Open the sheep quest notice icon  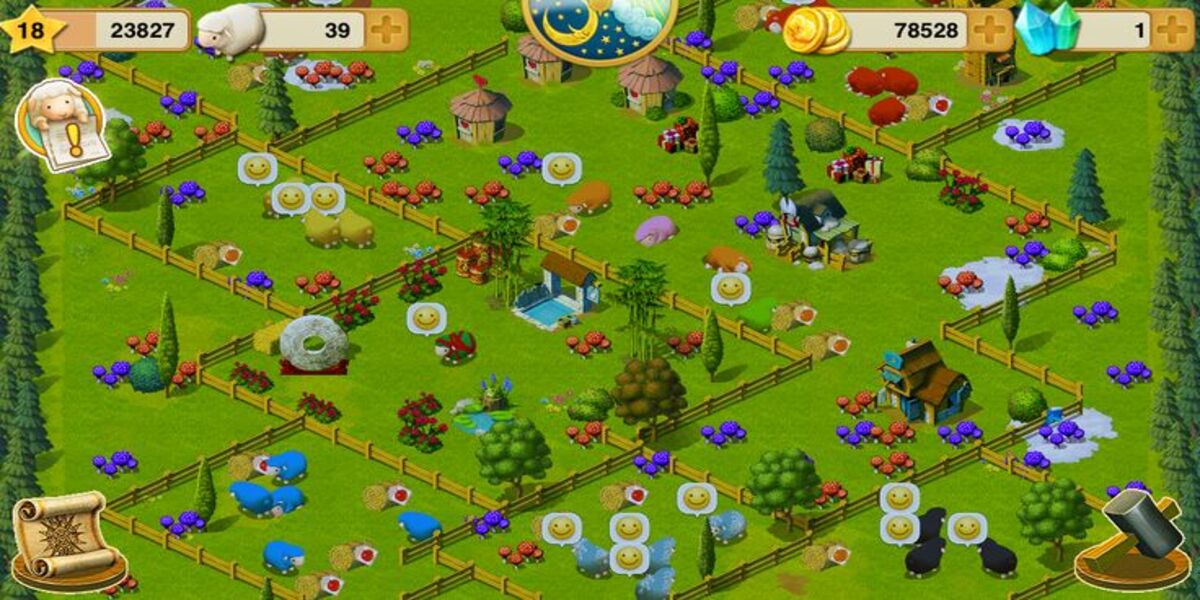tap(62, 126)
